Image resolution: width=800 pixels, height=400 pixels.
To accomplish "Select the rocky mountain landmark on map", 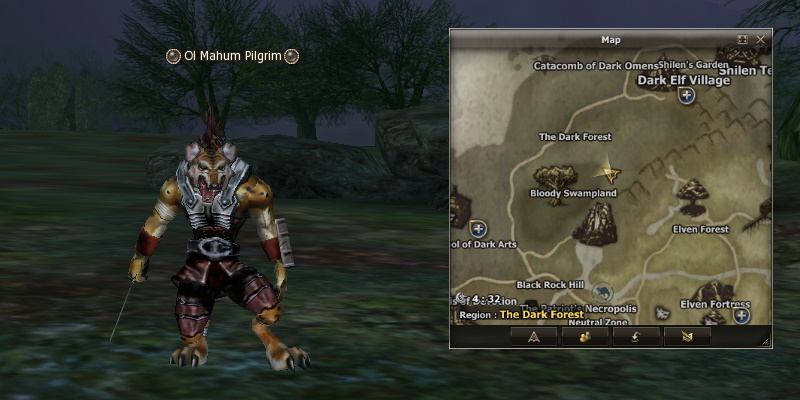I will tap(598, 223).
